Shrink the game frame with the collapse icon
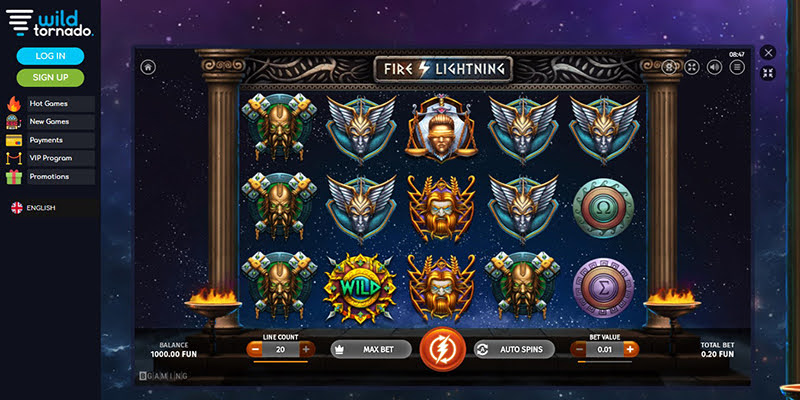Viewport: 800px width, 400px height. 768,73
